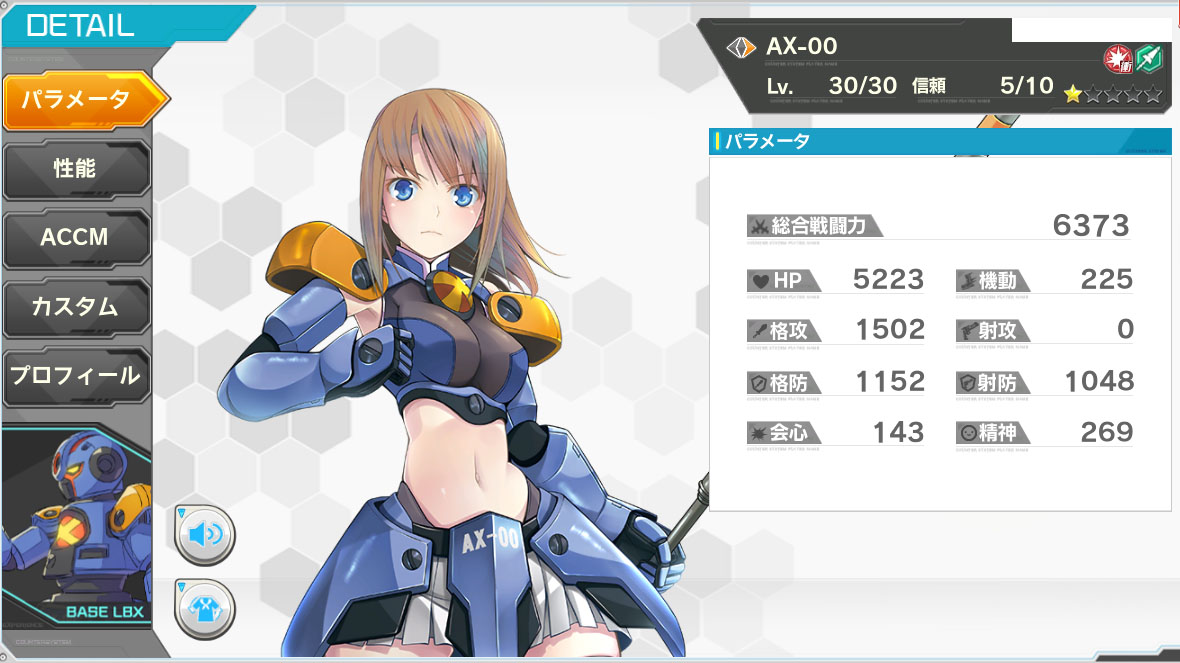Screen dimensions: 1180x663
Task: Click the green sword type icon
Action: tap(1148, 59)
